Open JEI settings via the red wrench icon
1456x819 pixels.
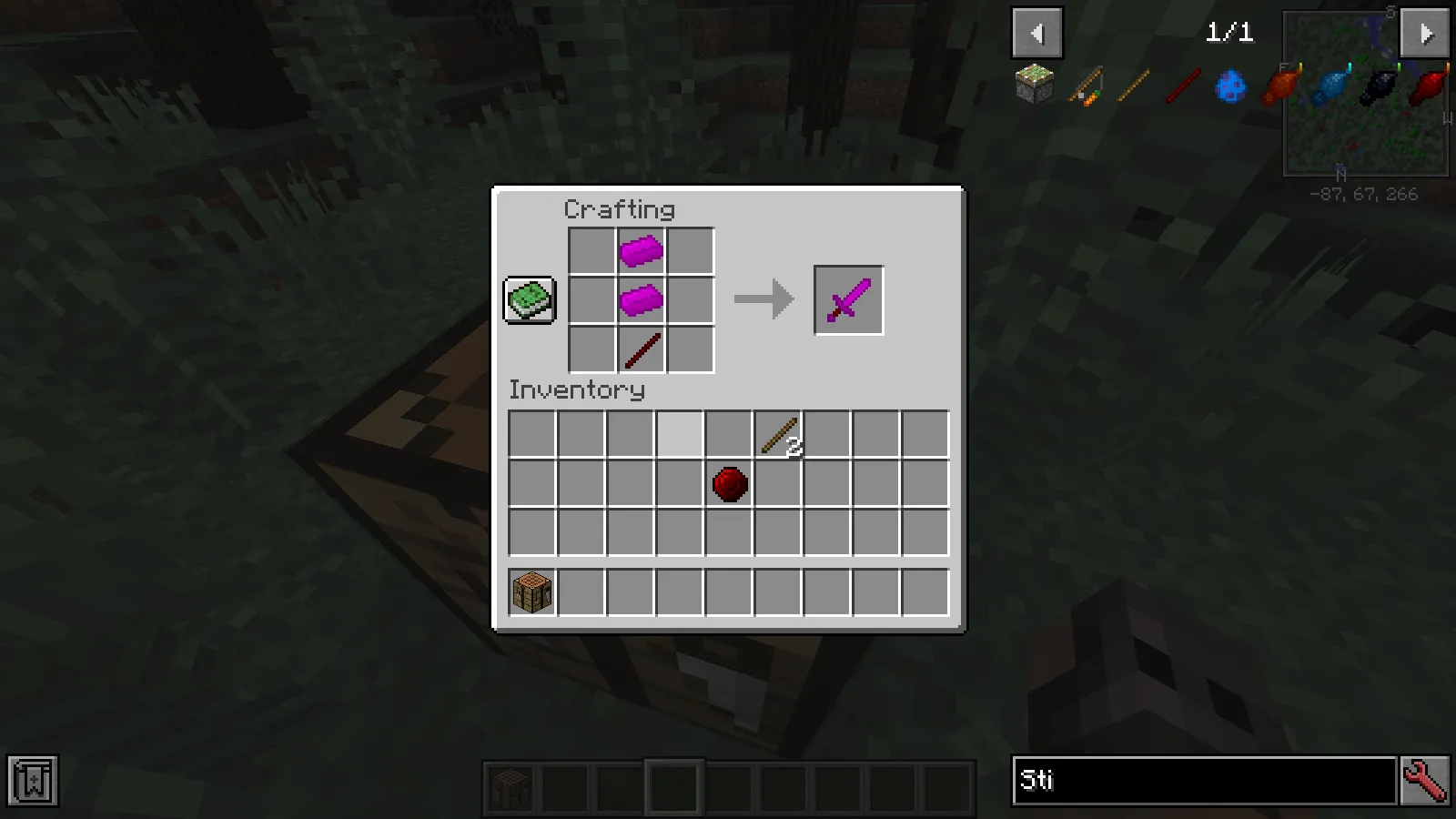(x=1427, y=780)
